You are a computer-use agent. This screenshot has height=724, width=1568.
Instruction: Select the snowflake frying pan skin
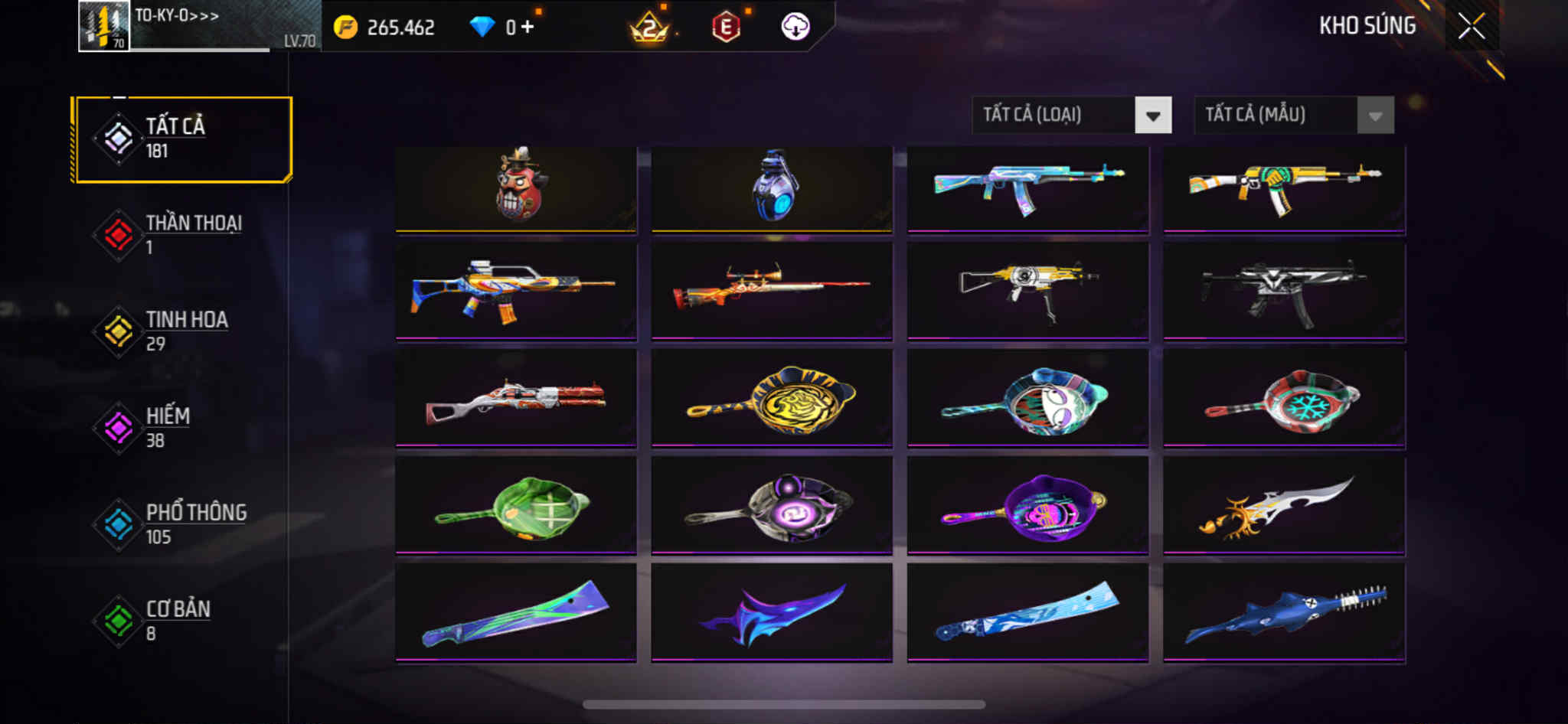[x=1284, y=398]
